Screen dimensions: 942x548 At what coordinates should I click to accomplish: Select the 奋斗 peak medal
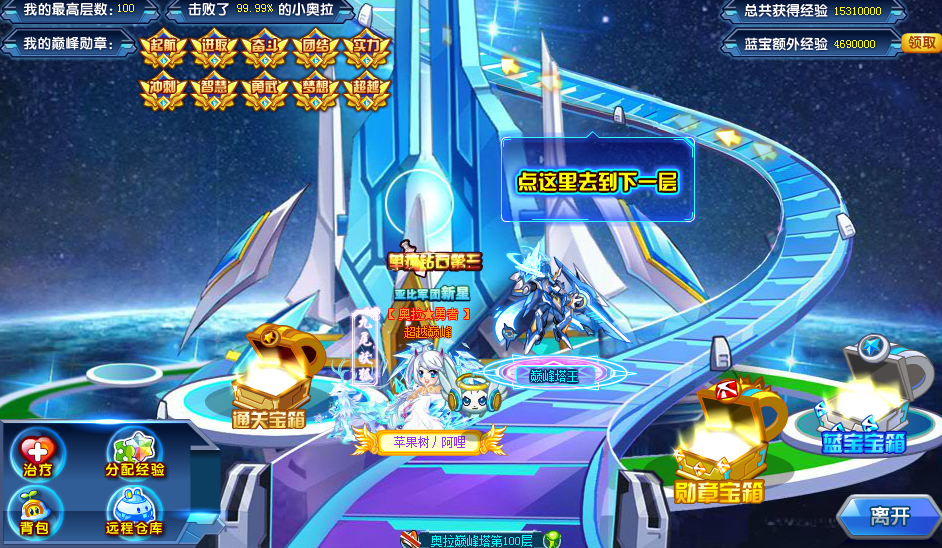pyautogui.click(x=265, y=49)
